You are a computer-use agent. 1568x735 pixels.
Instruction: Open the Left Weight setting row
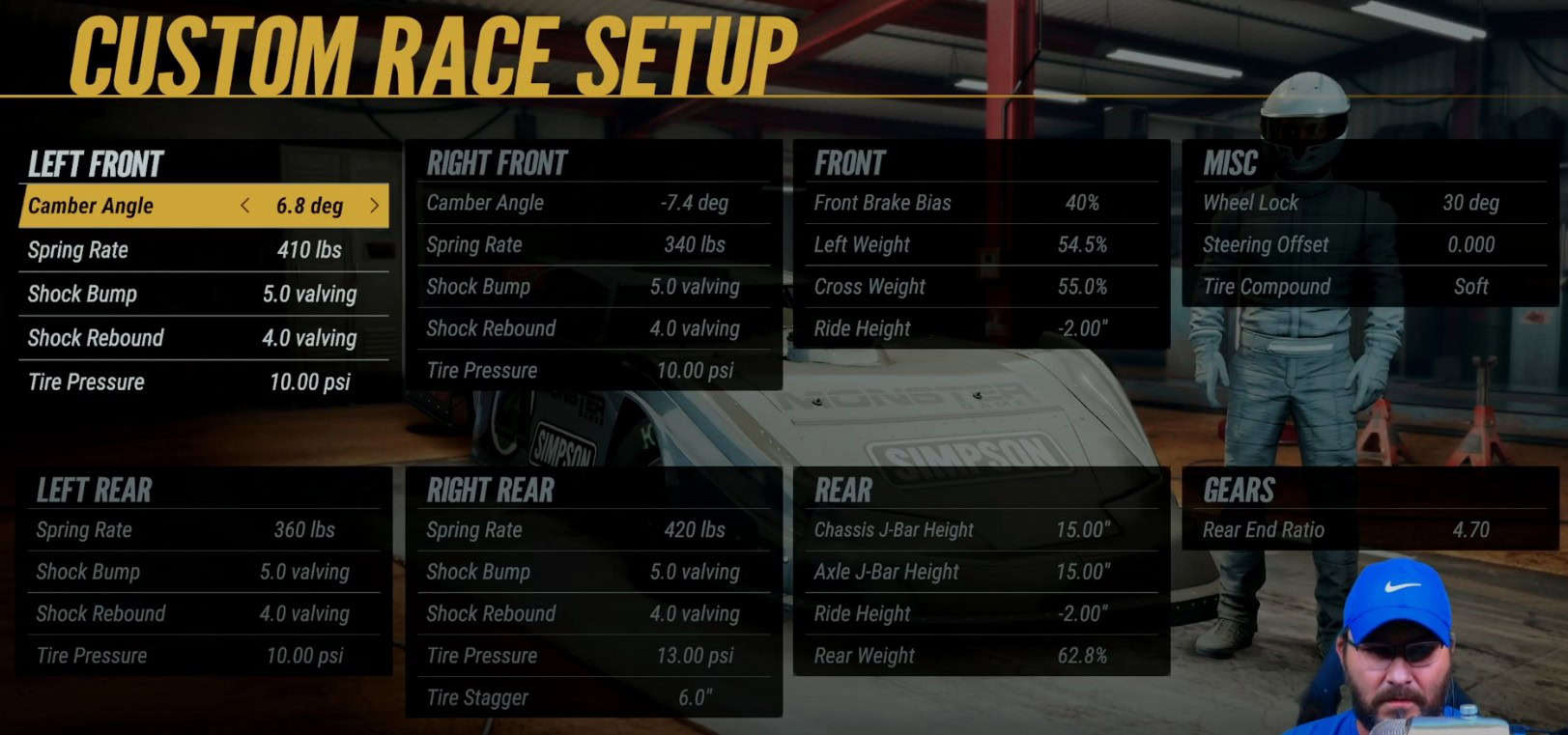click(x=980, y=245)
